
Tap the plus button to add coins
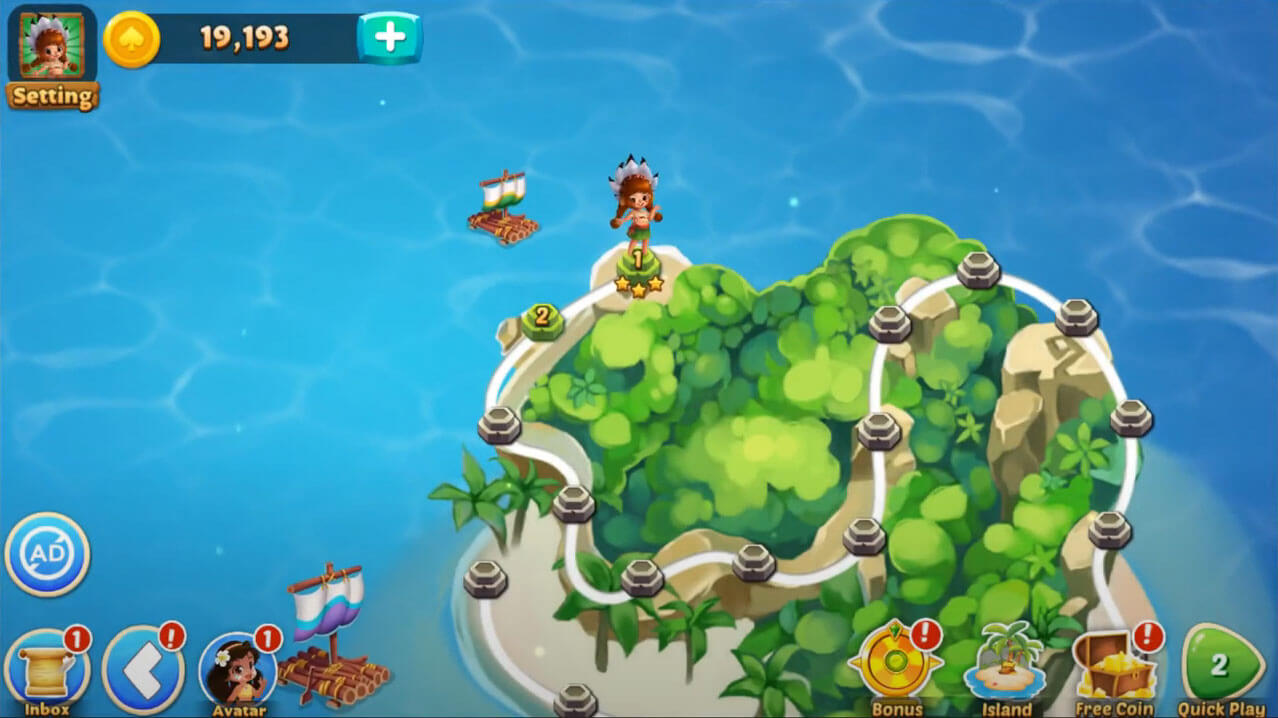(390, 38)
